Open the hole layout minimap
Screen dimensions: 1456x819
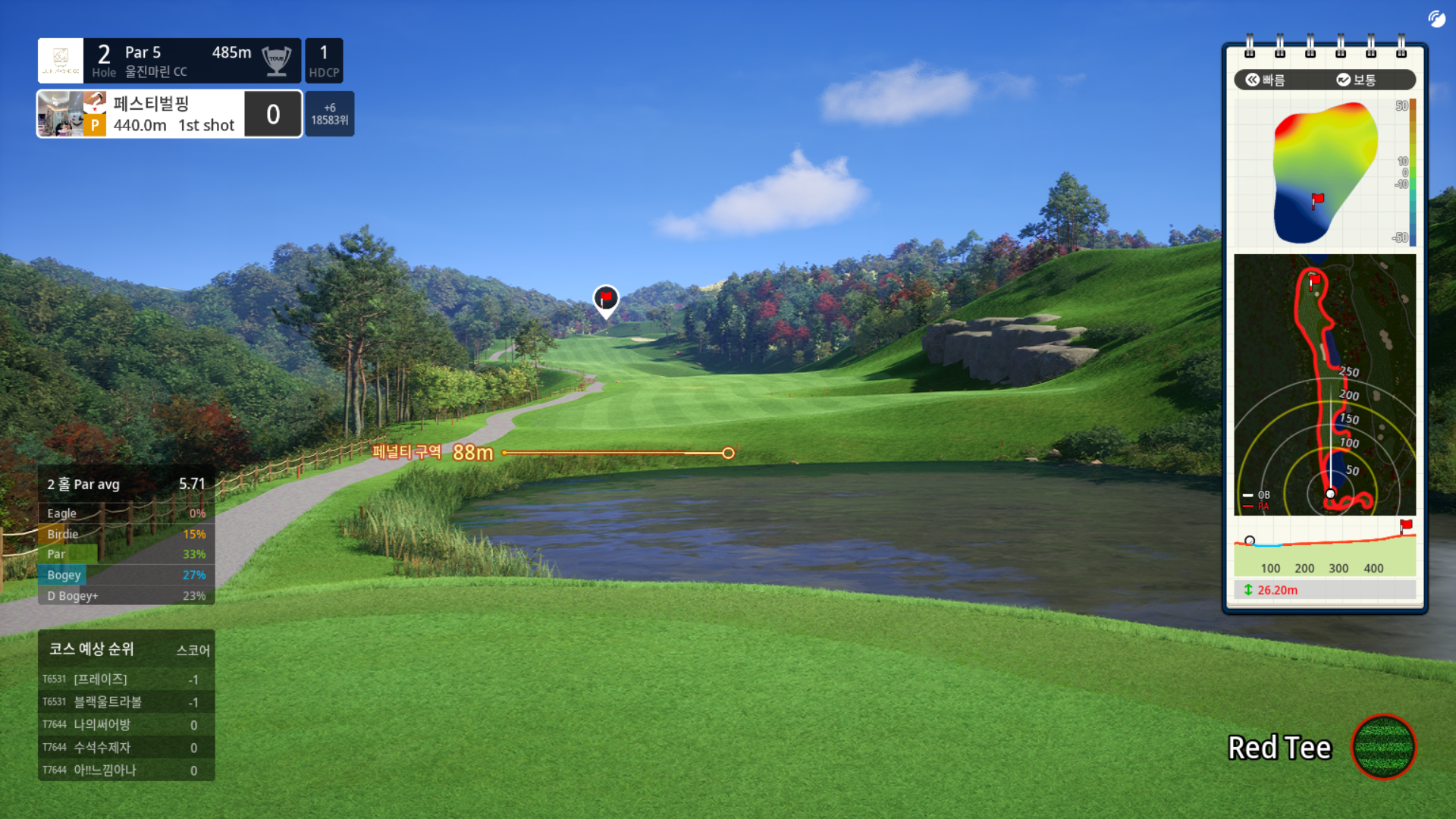[1324, 384]
